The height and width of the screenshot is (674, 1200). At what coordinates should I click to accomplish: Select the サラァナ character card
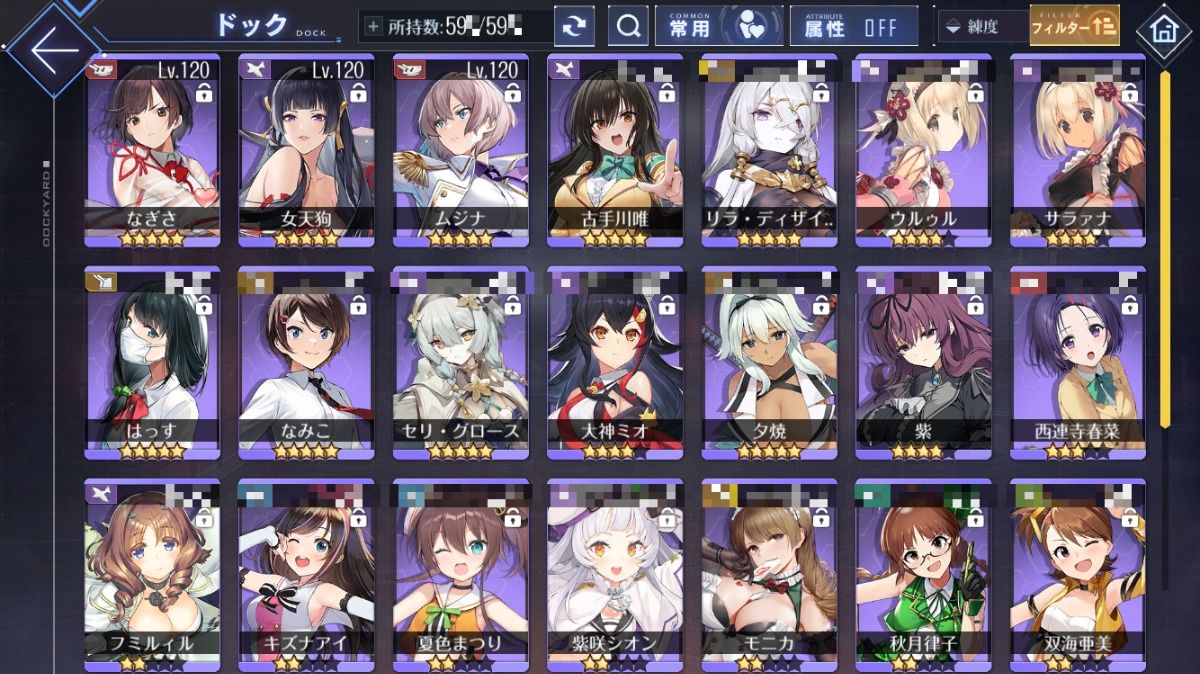1079,150
